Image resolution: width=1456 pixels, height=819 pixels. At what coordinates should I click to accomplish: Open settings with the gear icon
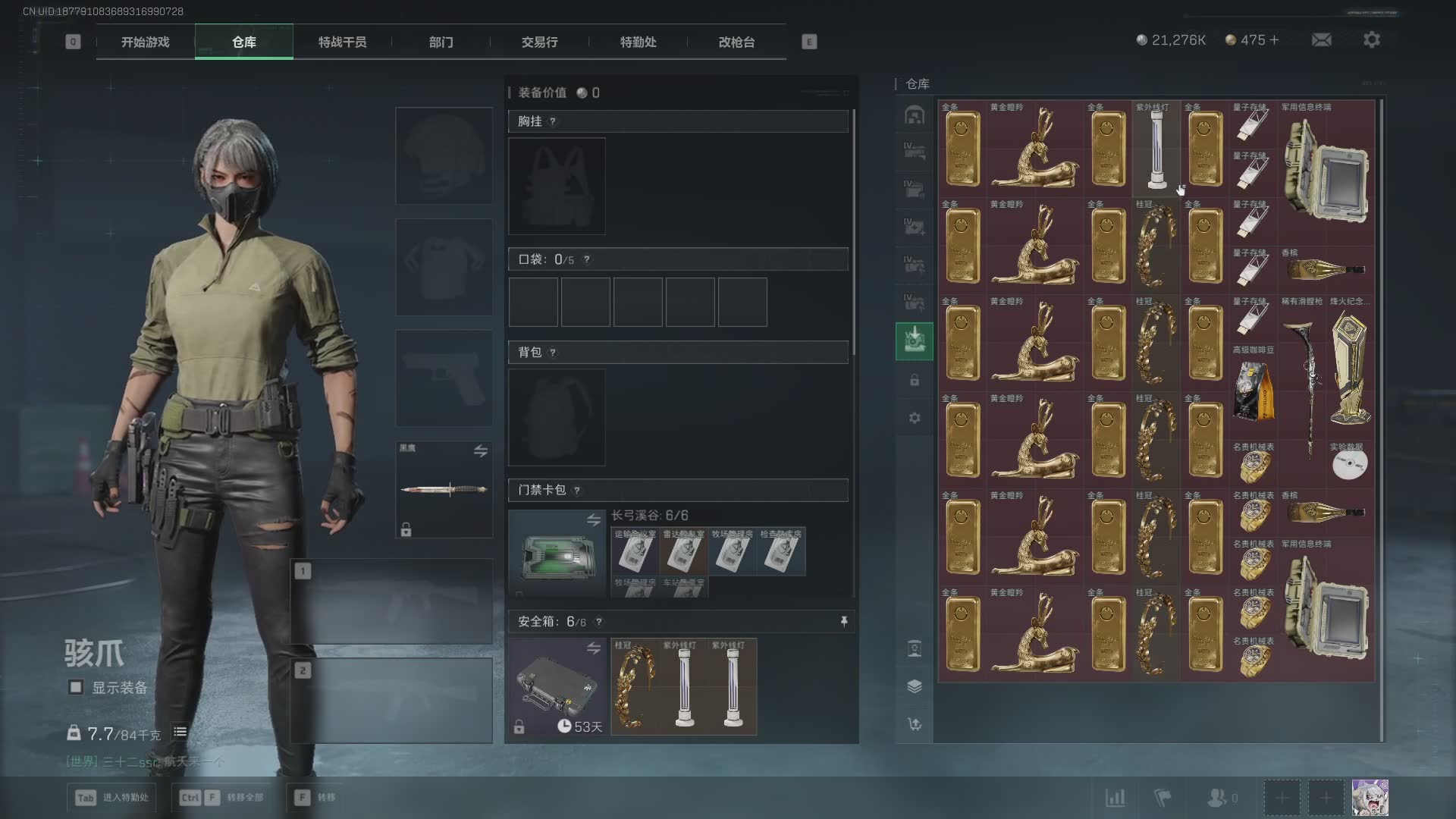tap(1371, 40)
